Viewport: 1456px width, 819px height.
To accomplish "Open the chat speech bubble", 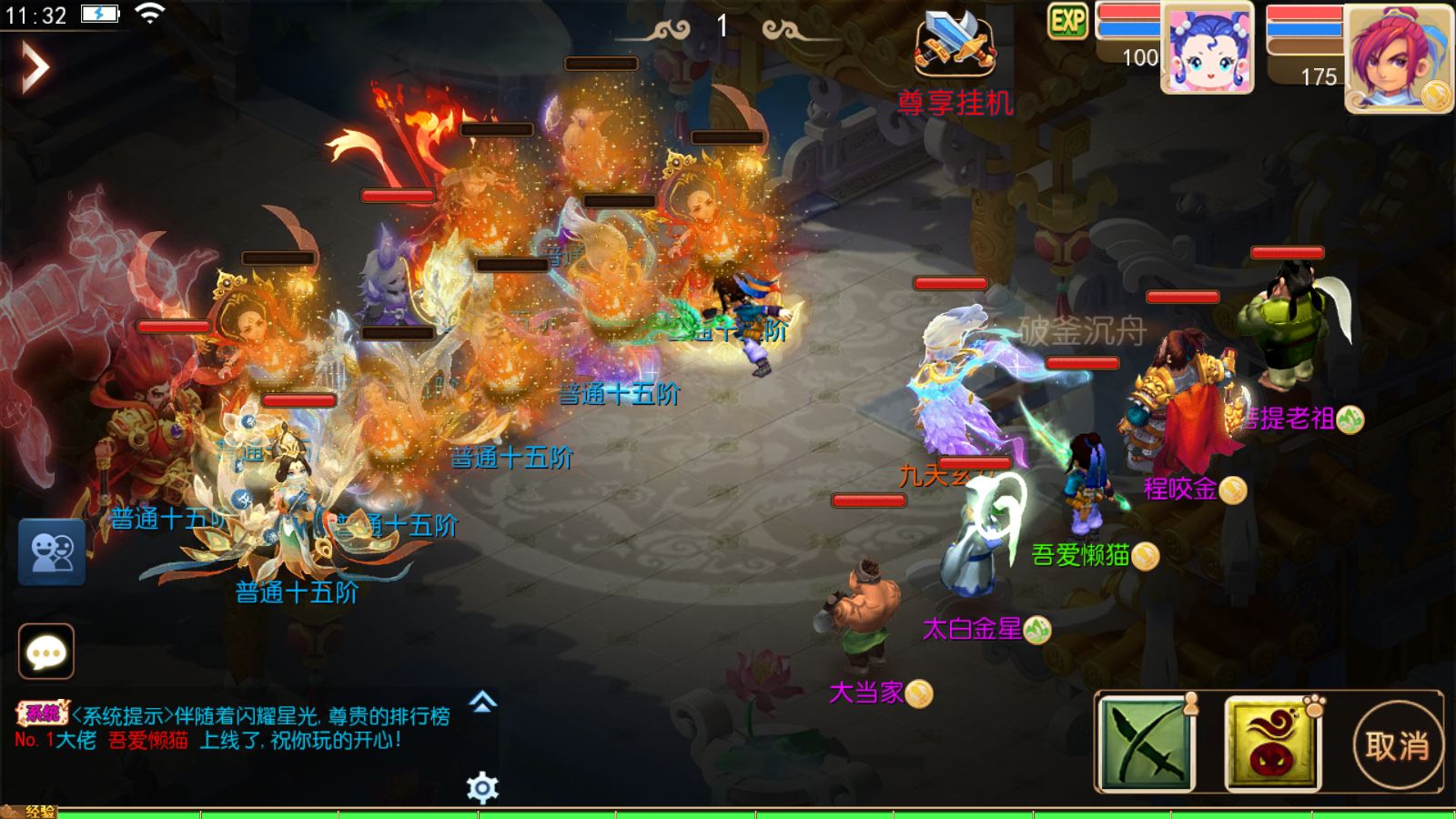I will [46, 652].
